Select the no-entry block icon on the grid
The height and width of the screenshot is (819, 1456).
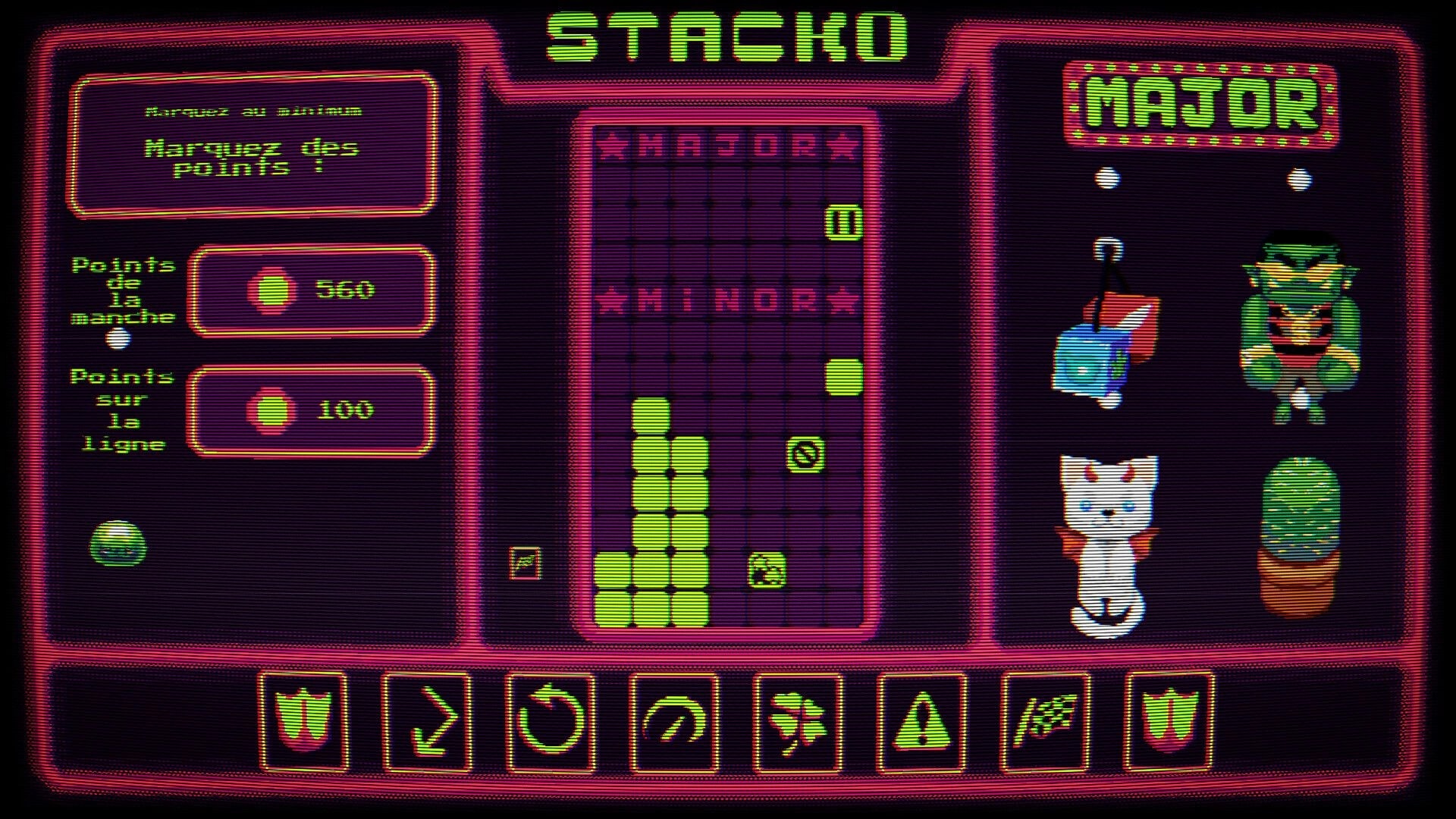tap(805, 456)
